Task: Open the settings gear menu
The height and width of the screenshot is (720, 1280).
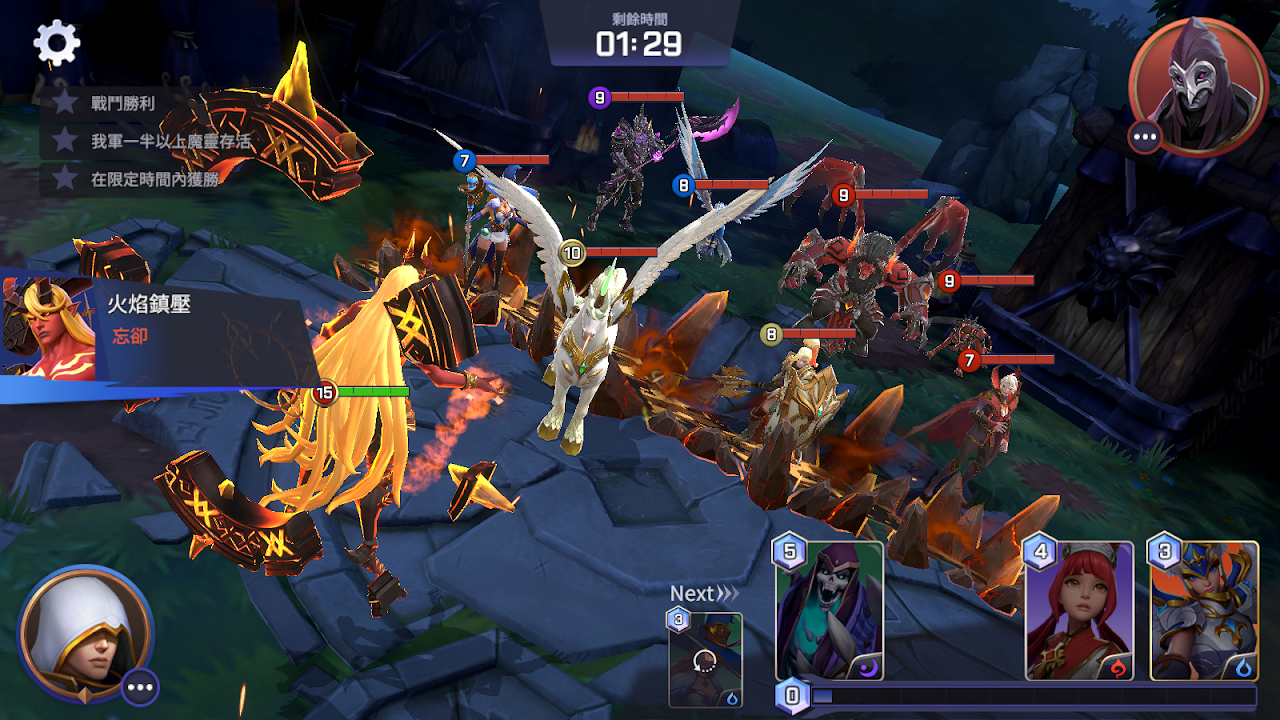Action: (57, 42)
